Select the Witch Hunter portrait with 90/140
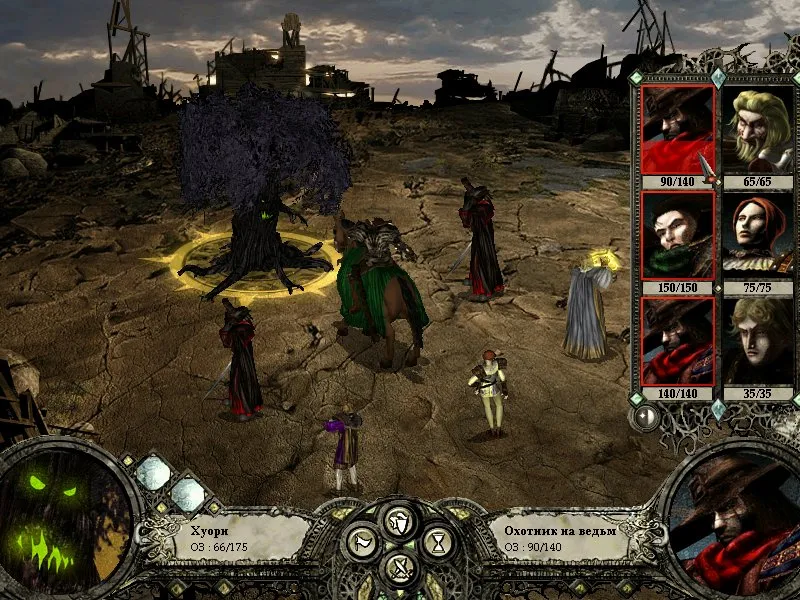The height and width of the screenshot is (600, 800). [677, 130]
